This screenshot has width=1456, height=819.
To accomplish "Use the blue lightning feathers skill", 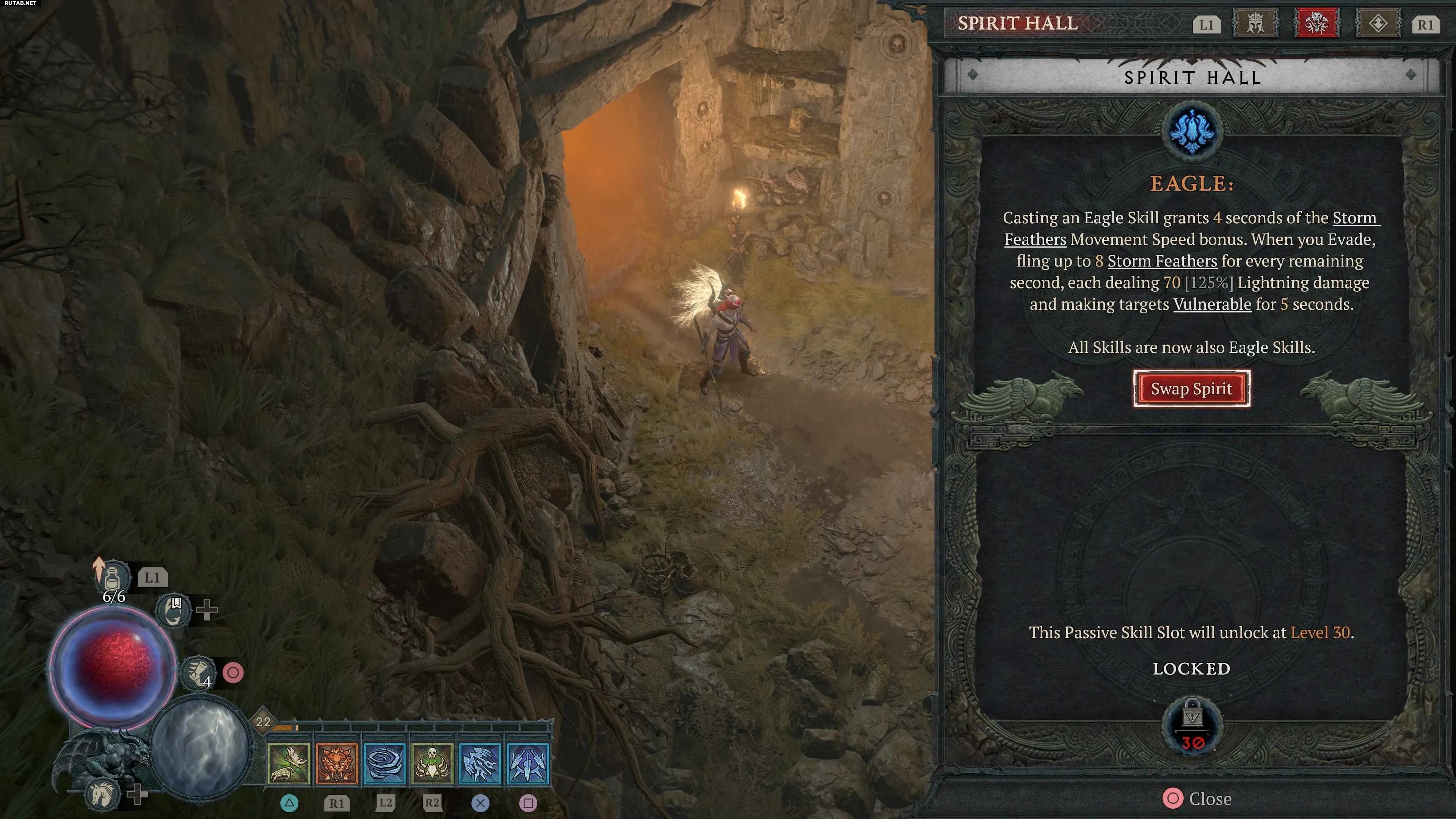I will click(480, 764).
